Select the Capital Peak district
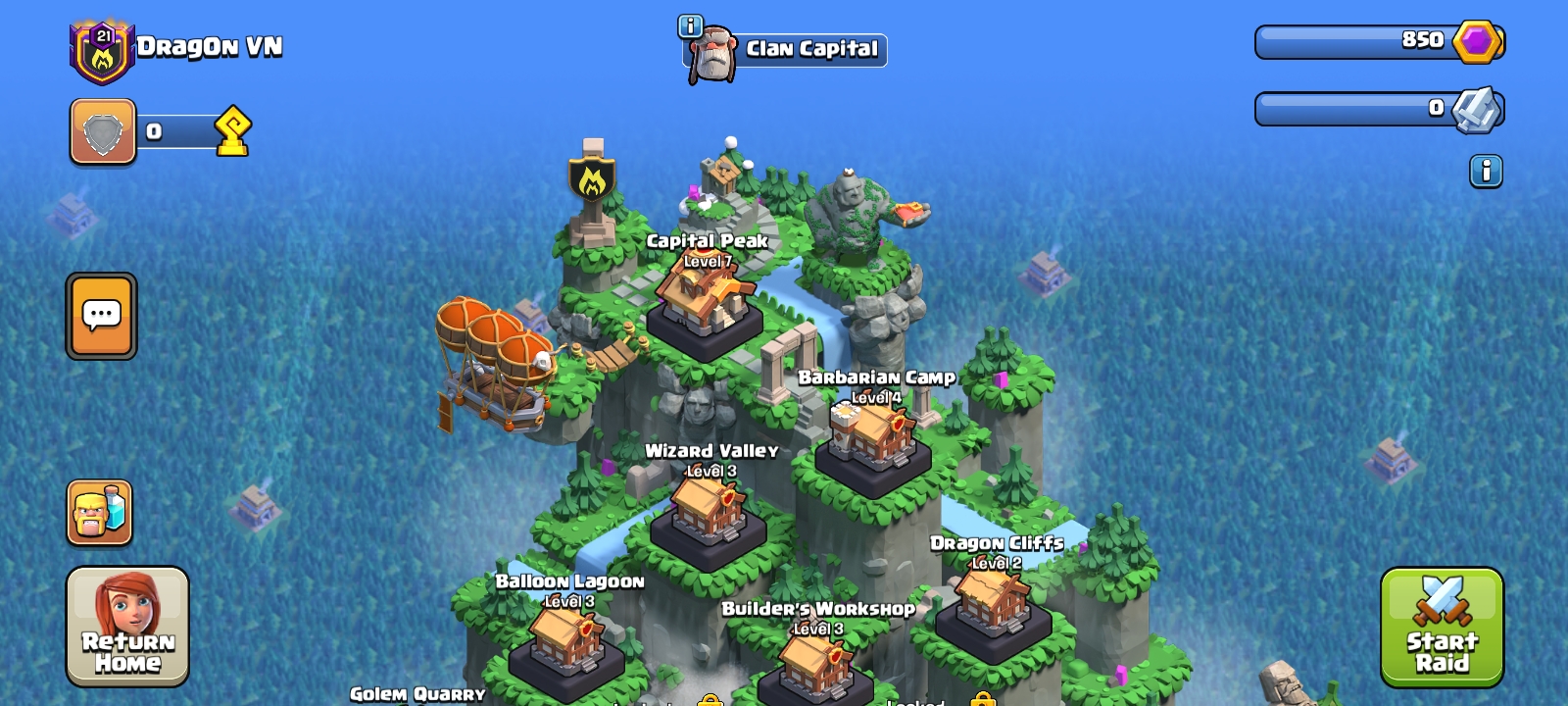The height and width of the screenshot is (706, 1568). click(x=705, y=299)
